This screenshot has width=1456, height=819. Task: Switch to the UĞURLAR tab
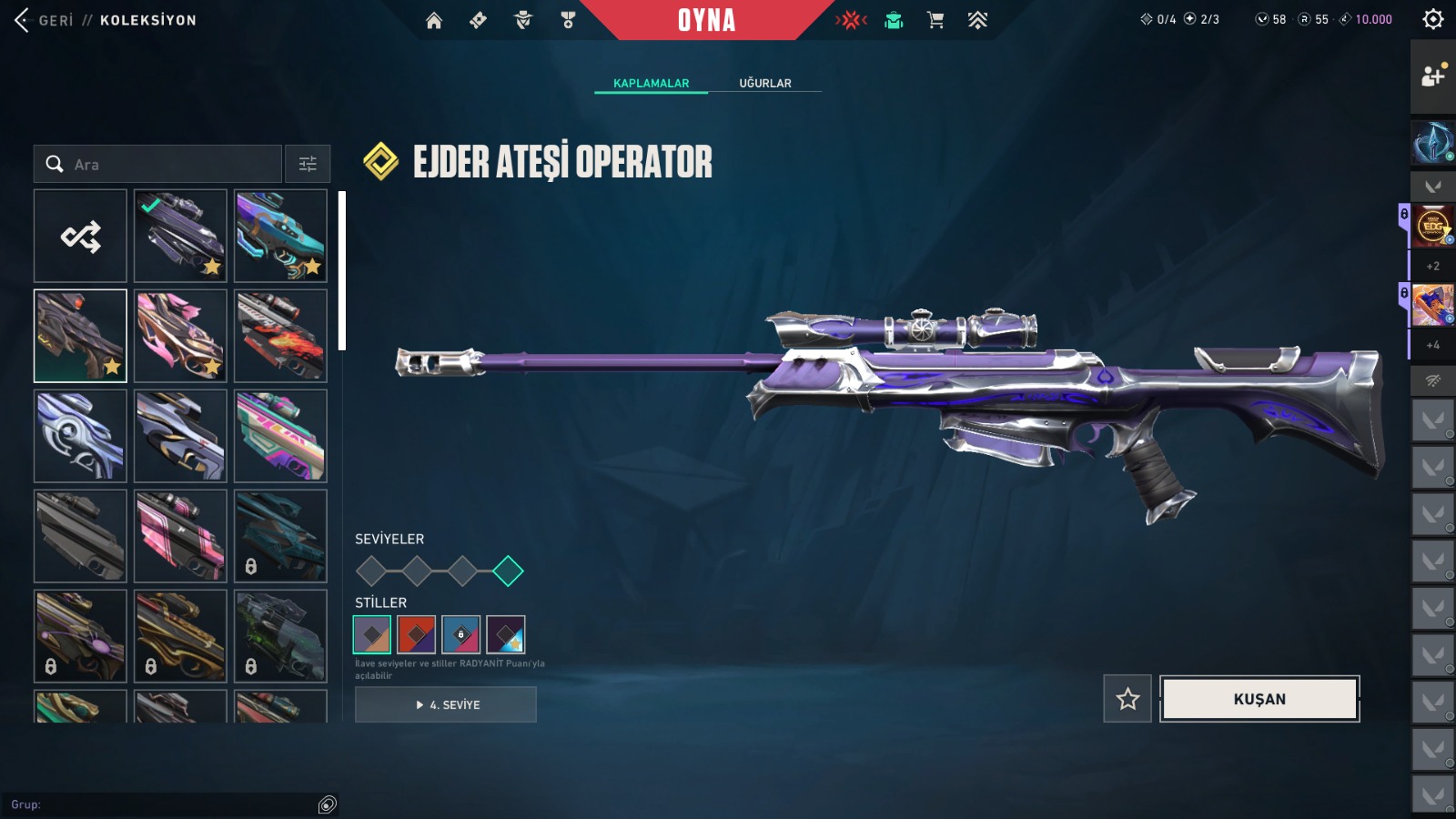[x=764, y=83]
